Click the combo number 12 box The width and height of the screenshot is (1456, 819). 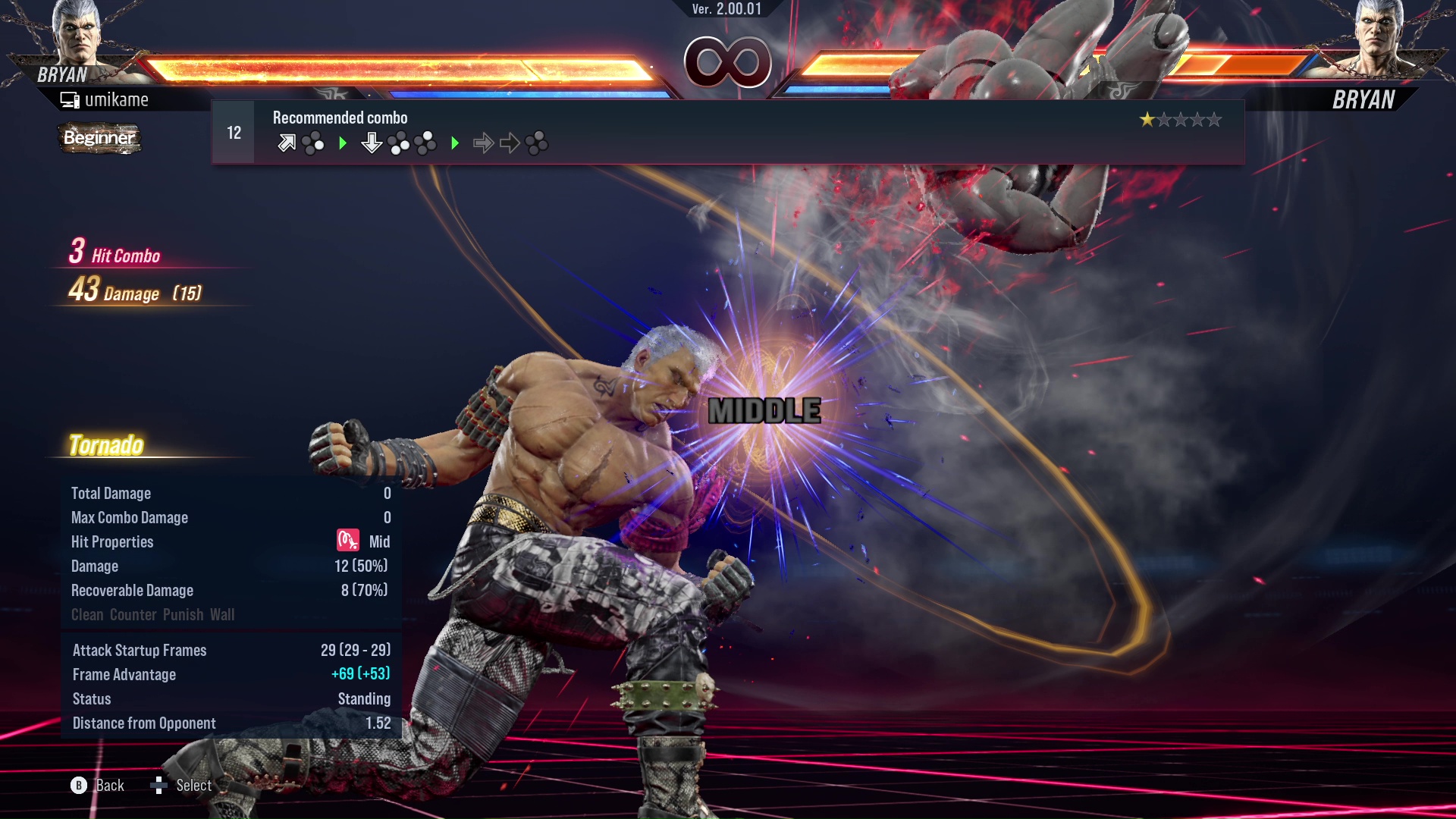(x=234, y=133)
